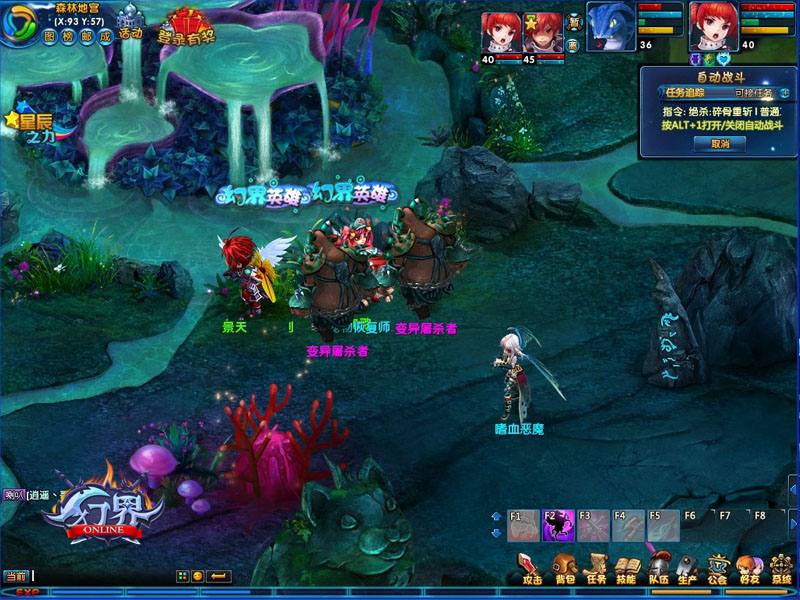The width and height of the screenshot is (800, 600).
Task: Activate the F2 purple shadow skill
Action: click(x=558, y=525)
